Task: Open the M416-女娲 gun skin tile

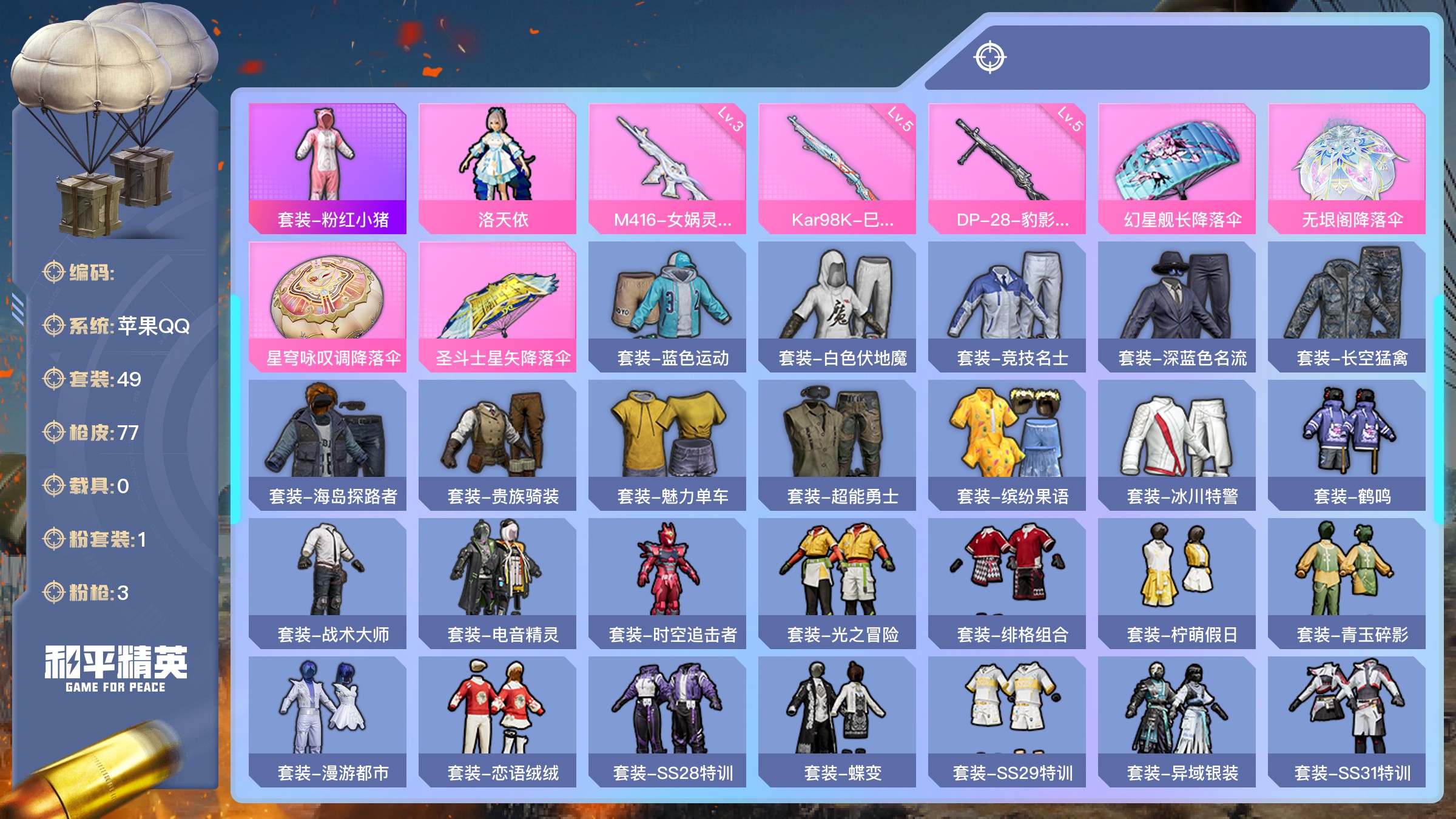Action: click(667, 169)
